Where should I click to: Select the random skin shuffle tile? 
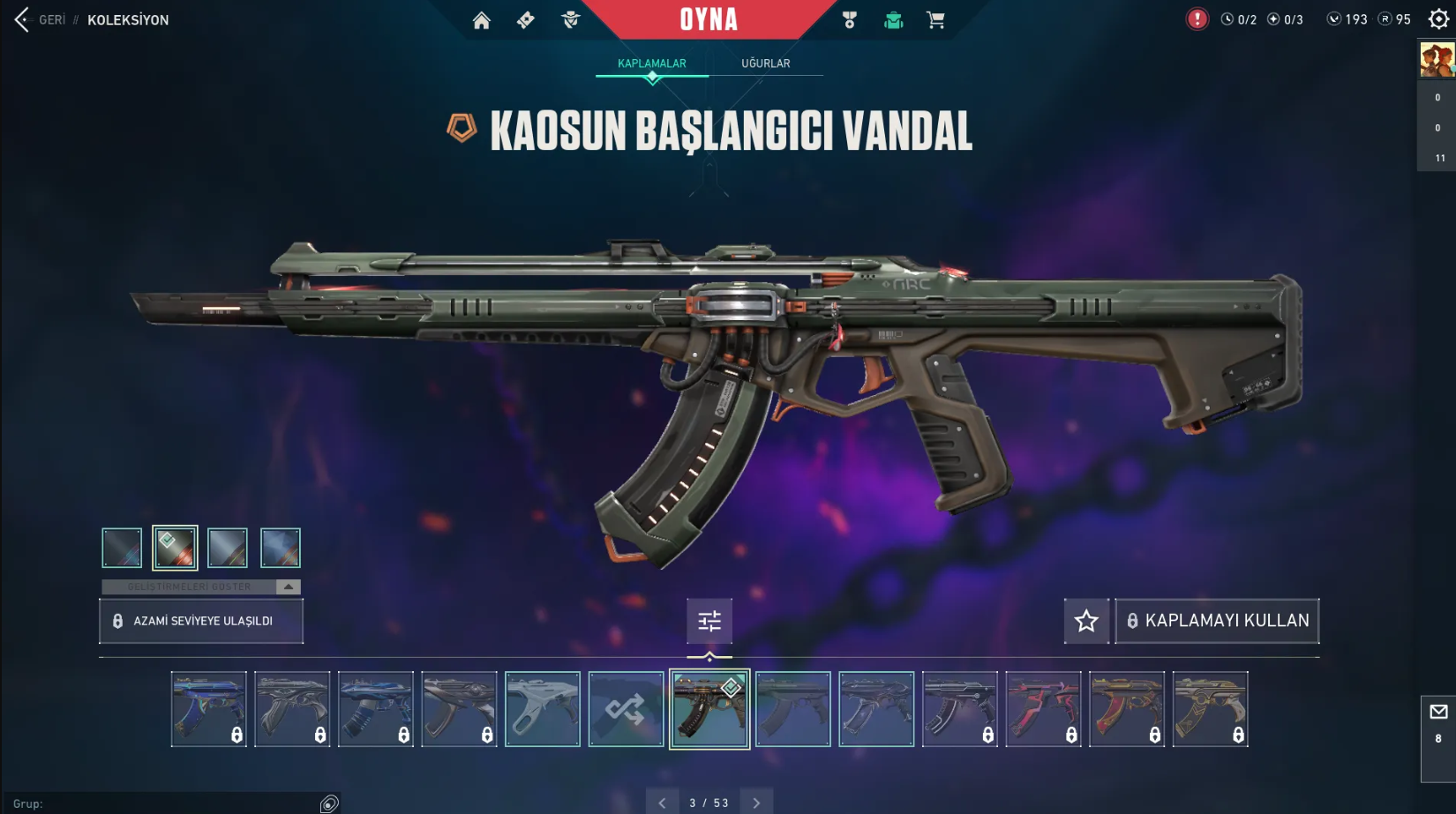coord(626,709)
